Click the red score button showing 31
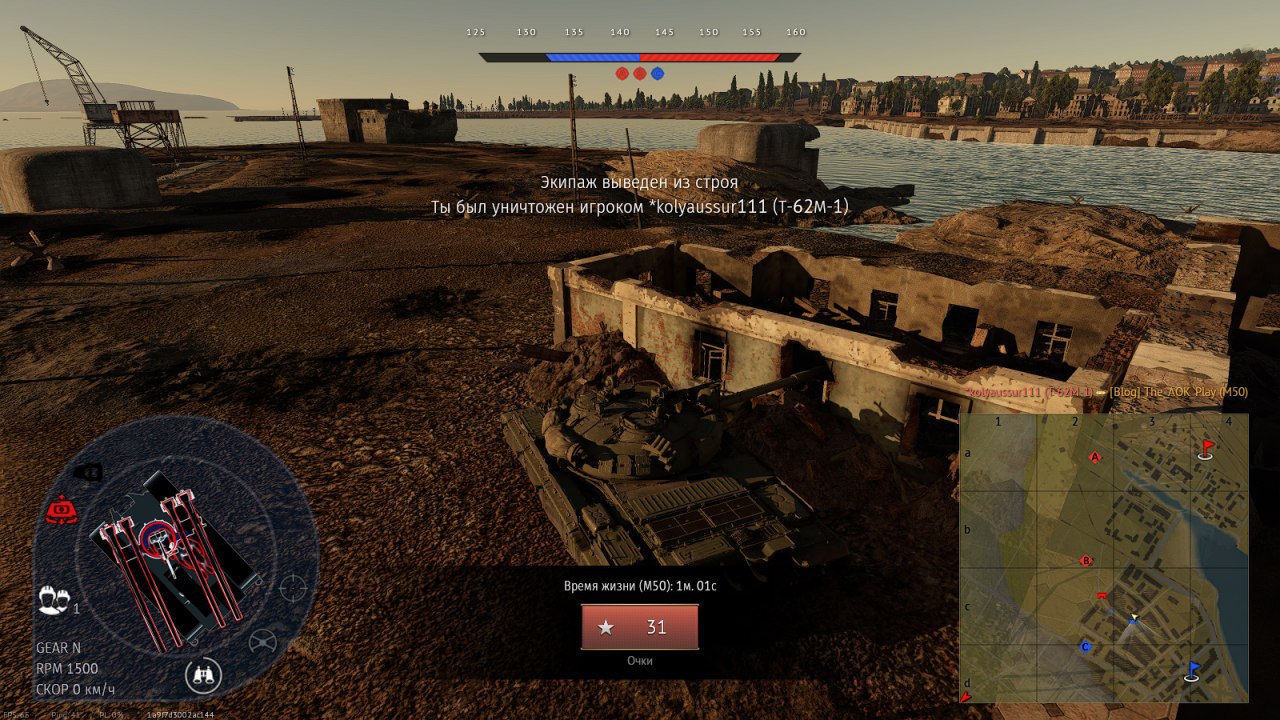The image size is (1280, 720). coord(639,627)
